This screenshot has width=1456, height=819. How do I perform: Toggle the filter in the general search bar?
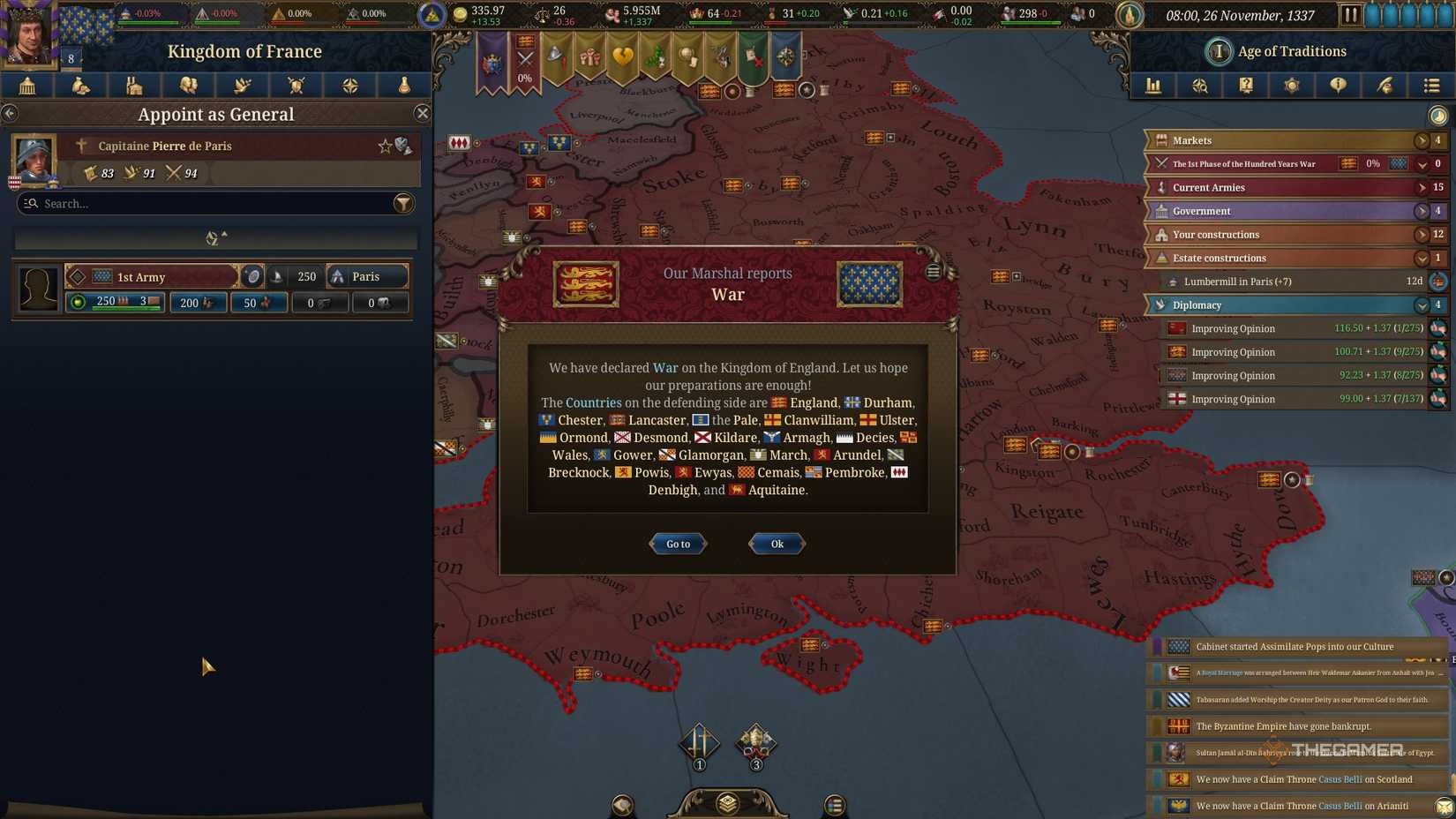coord(404,203)
